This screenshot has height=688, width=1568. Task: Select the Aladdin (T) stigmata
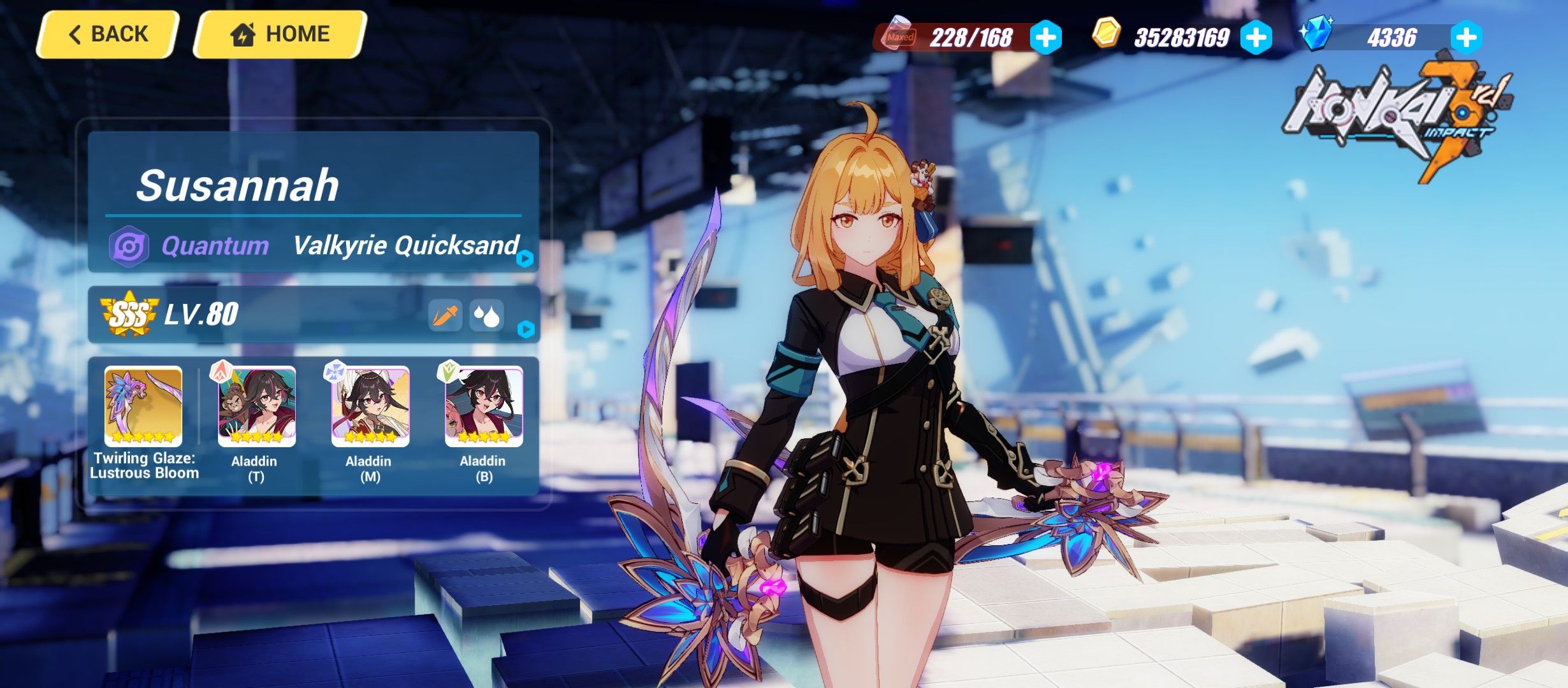(x=258, y=408)
